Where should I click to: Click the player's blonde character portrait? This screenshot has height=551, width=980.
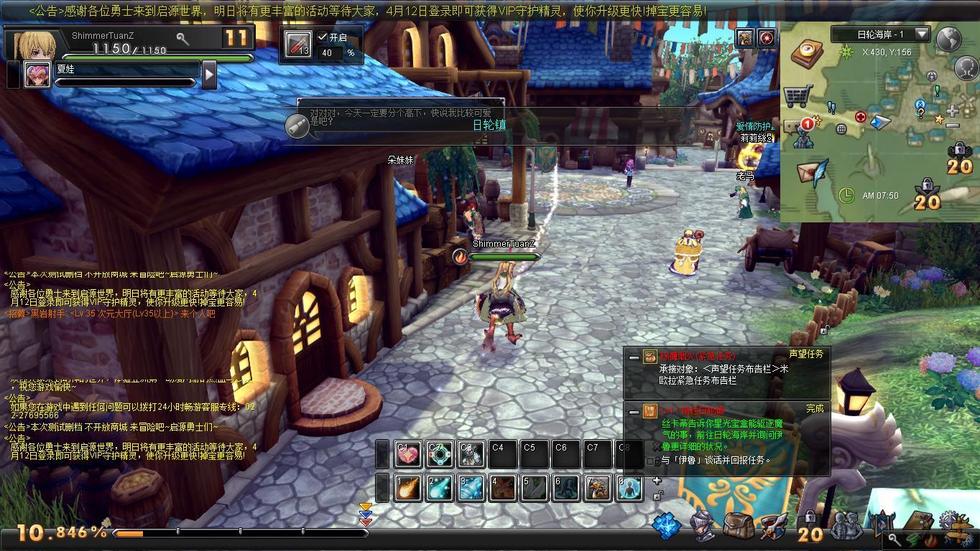[x=32, y=43]
